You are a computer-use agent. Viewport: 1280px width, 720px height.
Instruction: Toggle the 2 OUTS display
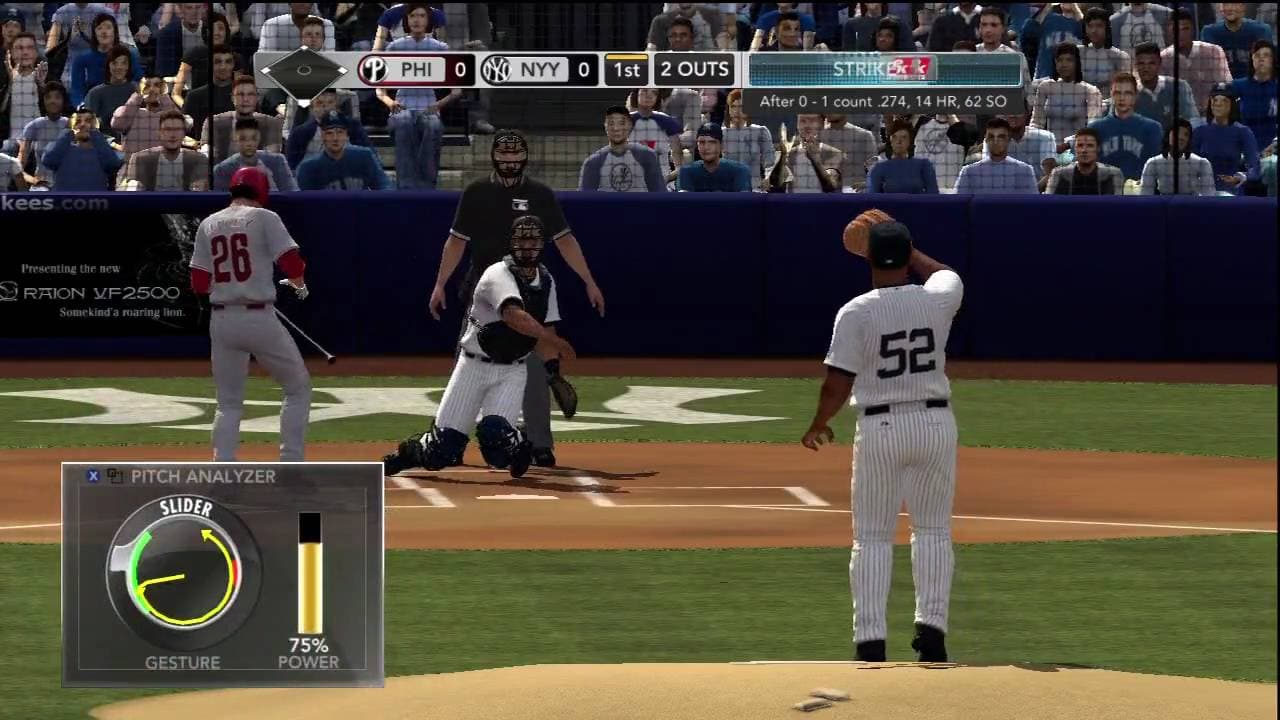[692, 70]
